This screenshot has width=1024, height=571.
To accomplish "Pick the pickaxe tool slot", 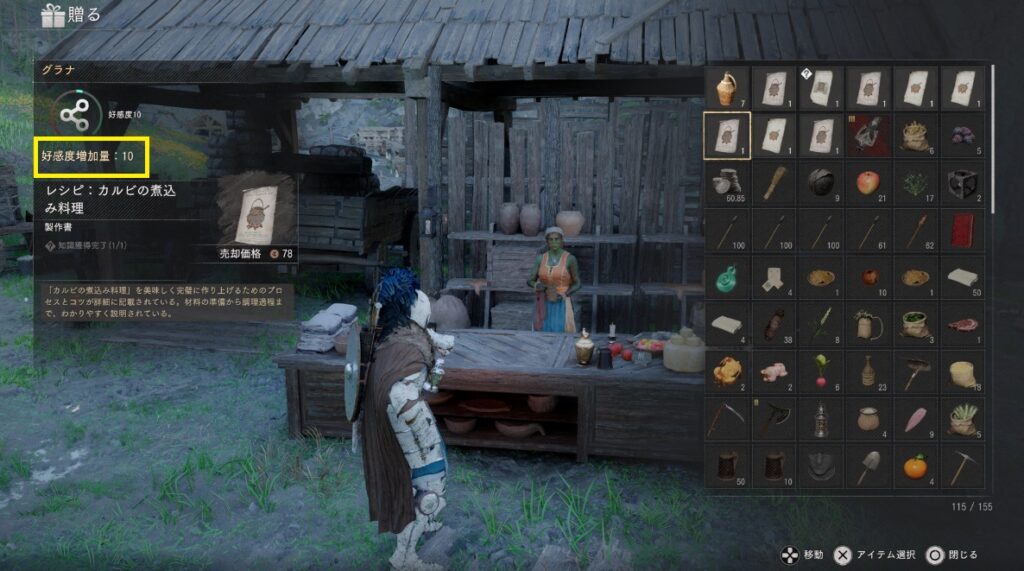I will tap(962, 464).
